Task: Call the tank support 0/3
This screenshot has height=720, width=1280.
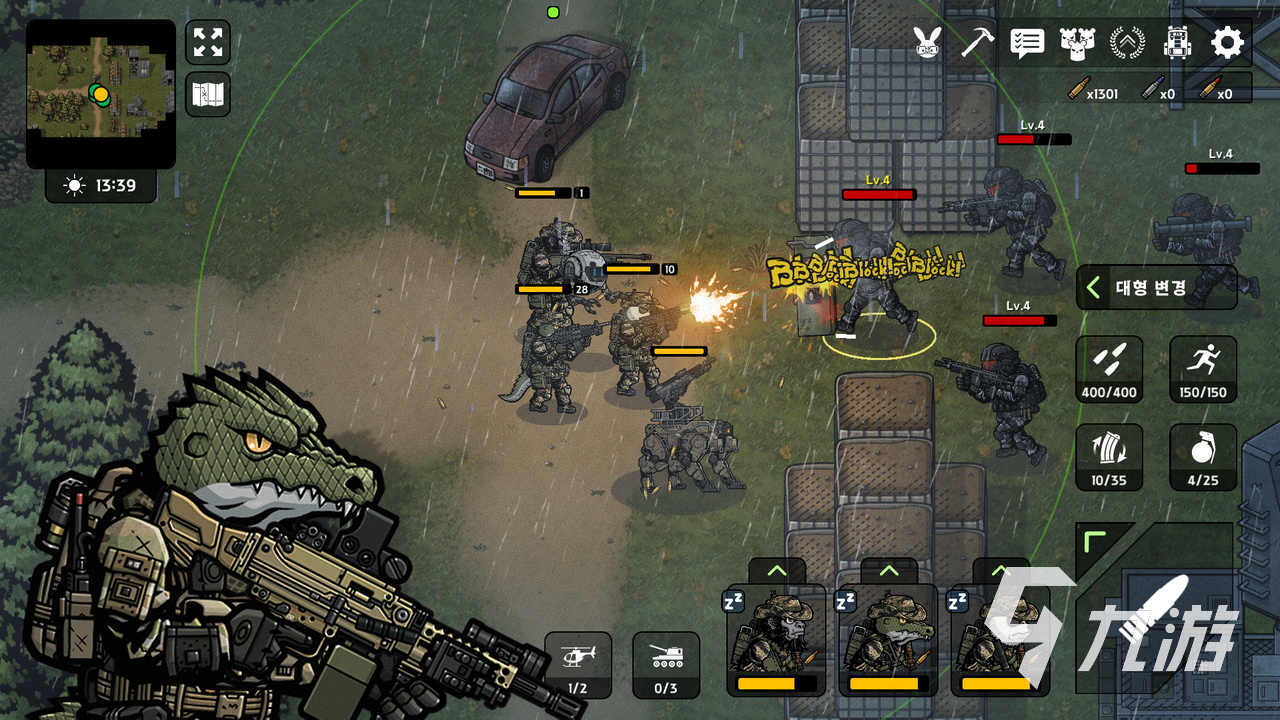Action: tap(666, 664)
